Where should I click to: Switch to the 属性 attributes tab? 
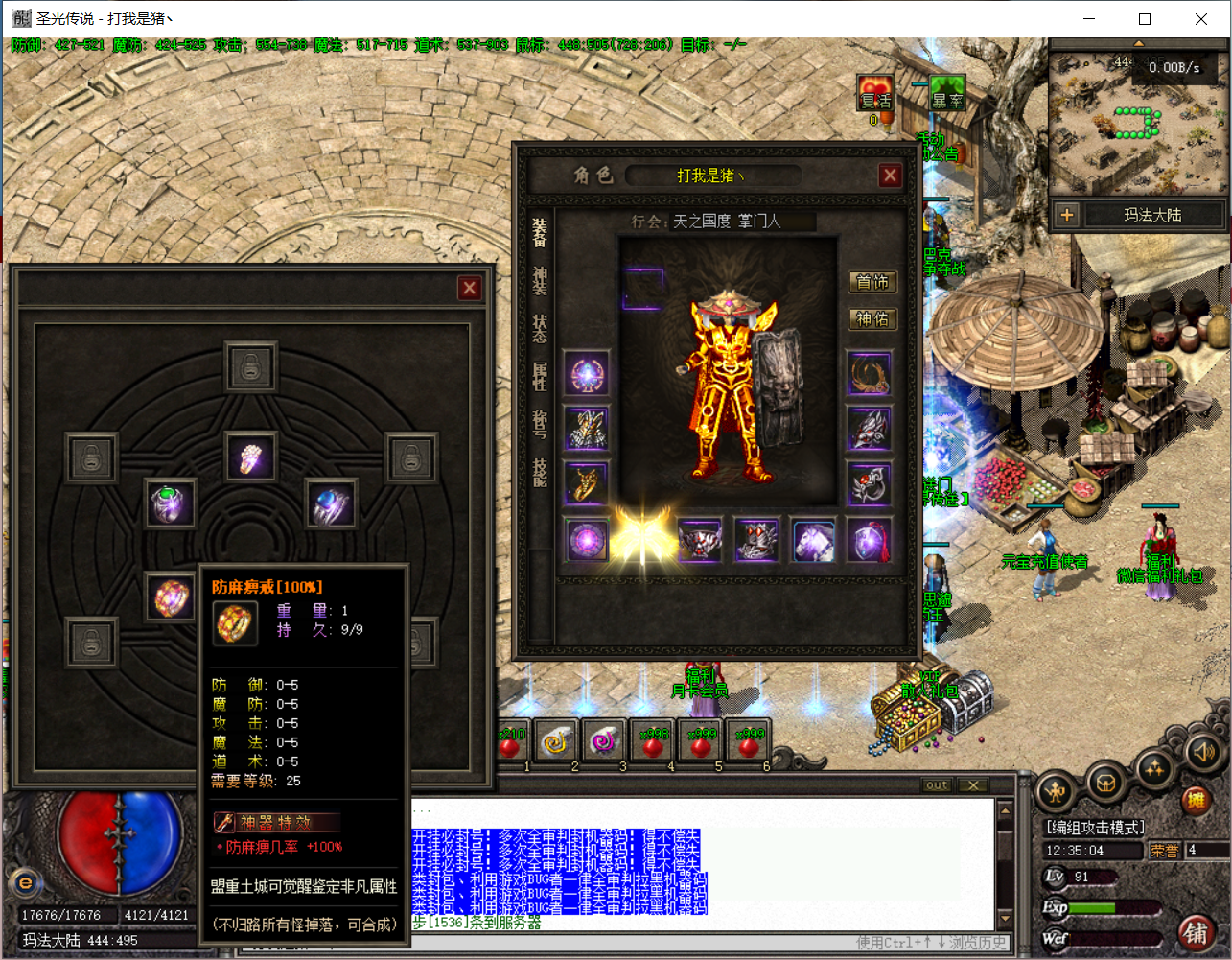coord(540,376)
